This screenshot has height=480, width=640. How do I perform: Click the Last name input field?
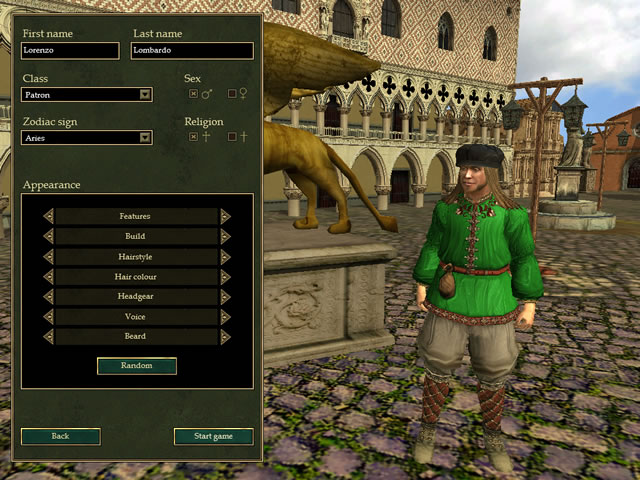pyautogui.click(x=191, y=51)
